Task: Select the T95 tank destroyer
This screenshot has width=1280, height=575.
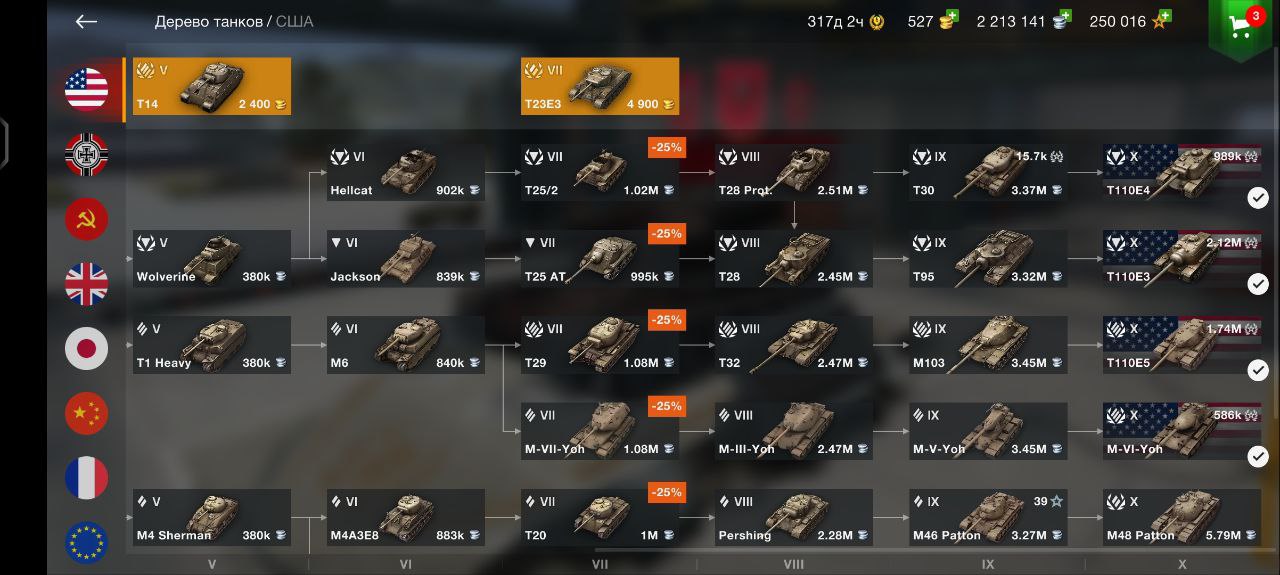Action: click(988, 259)
